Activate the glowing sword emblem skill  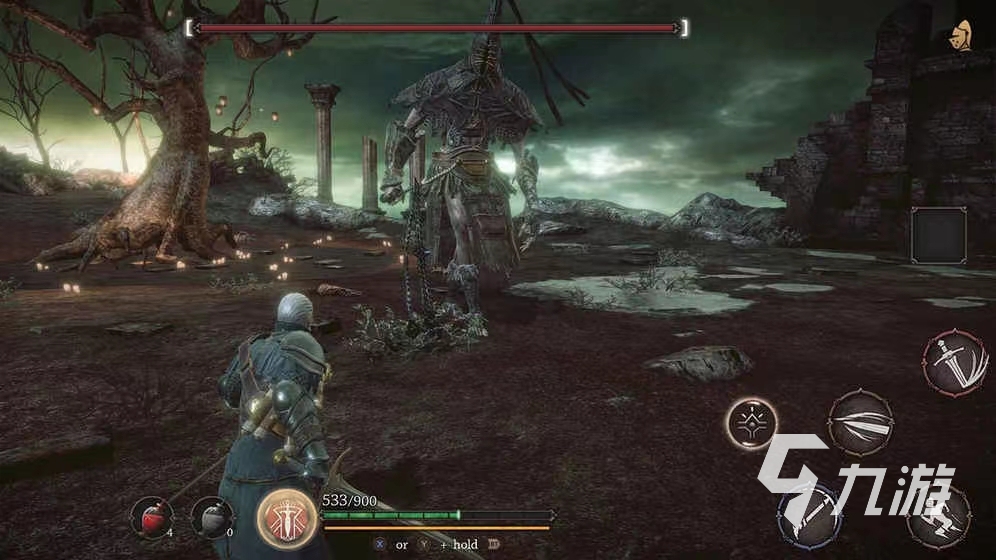point(286,517)
